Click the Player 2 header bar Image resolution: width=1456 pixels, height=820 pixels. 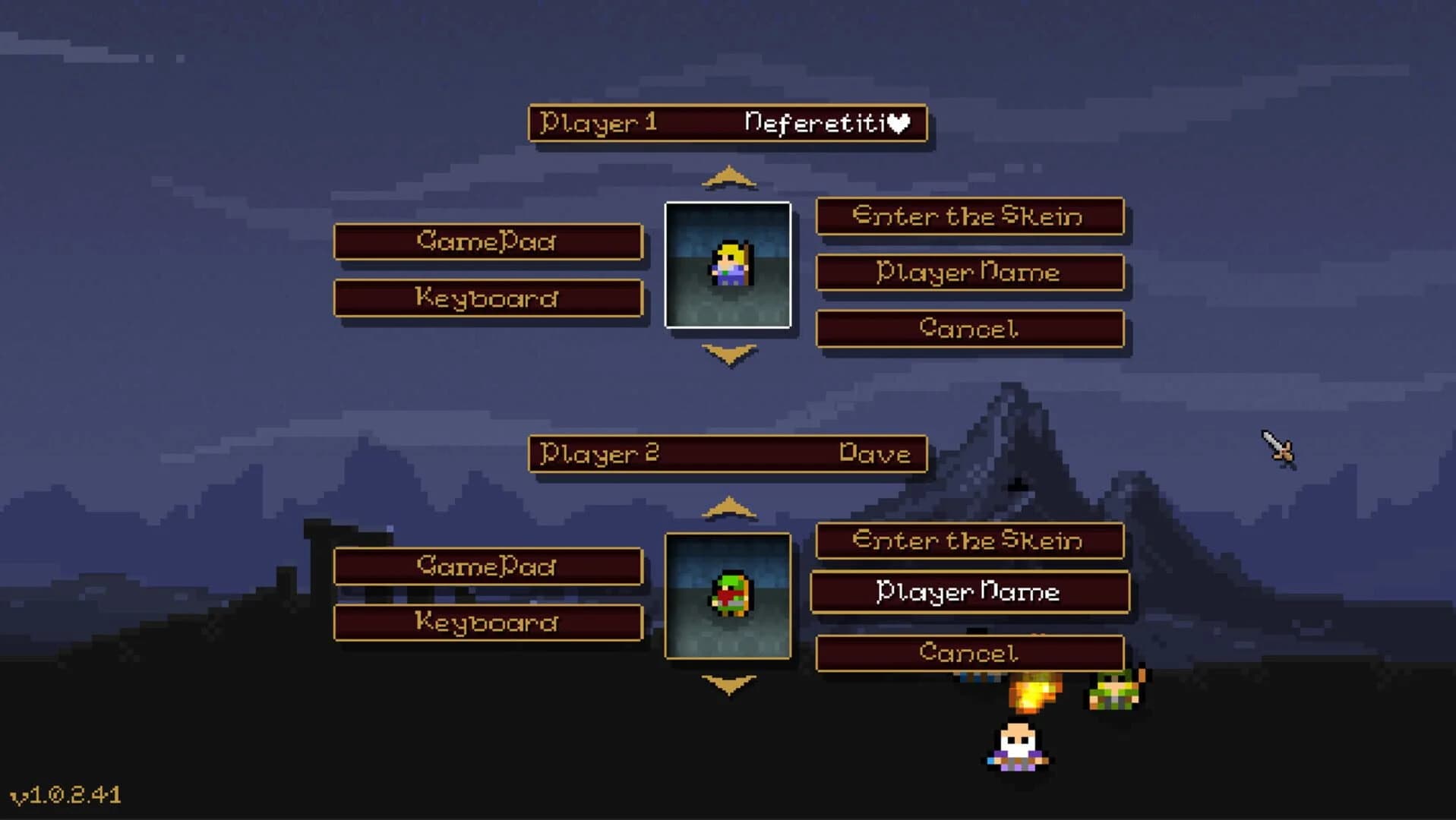tap(728, 453)
